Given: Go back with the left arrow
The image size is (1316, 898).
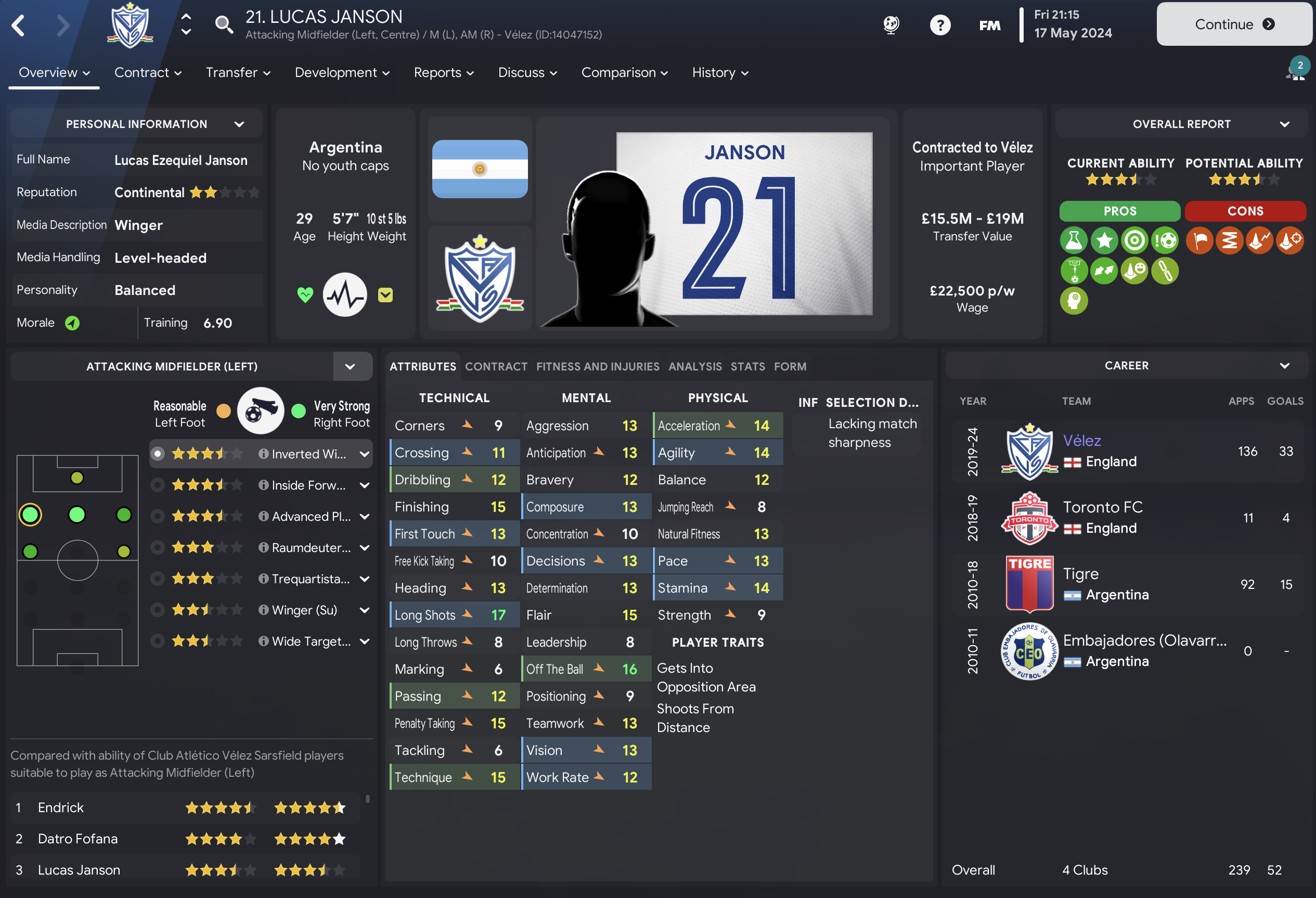Looking at the screenshot, I should coord(19,25).
